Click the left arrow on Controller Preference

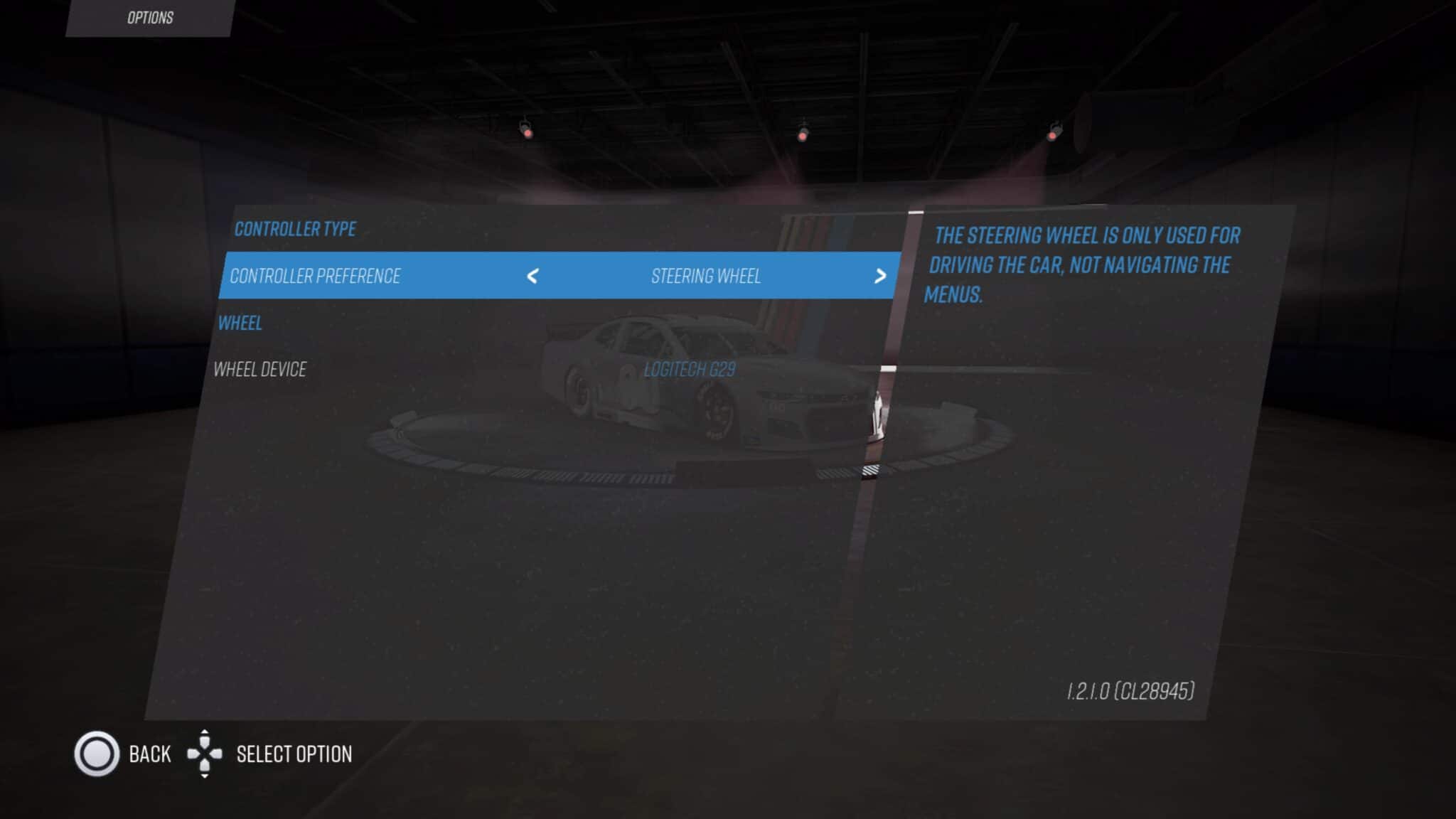(x=532, y=277)
